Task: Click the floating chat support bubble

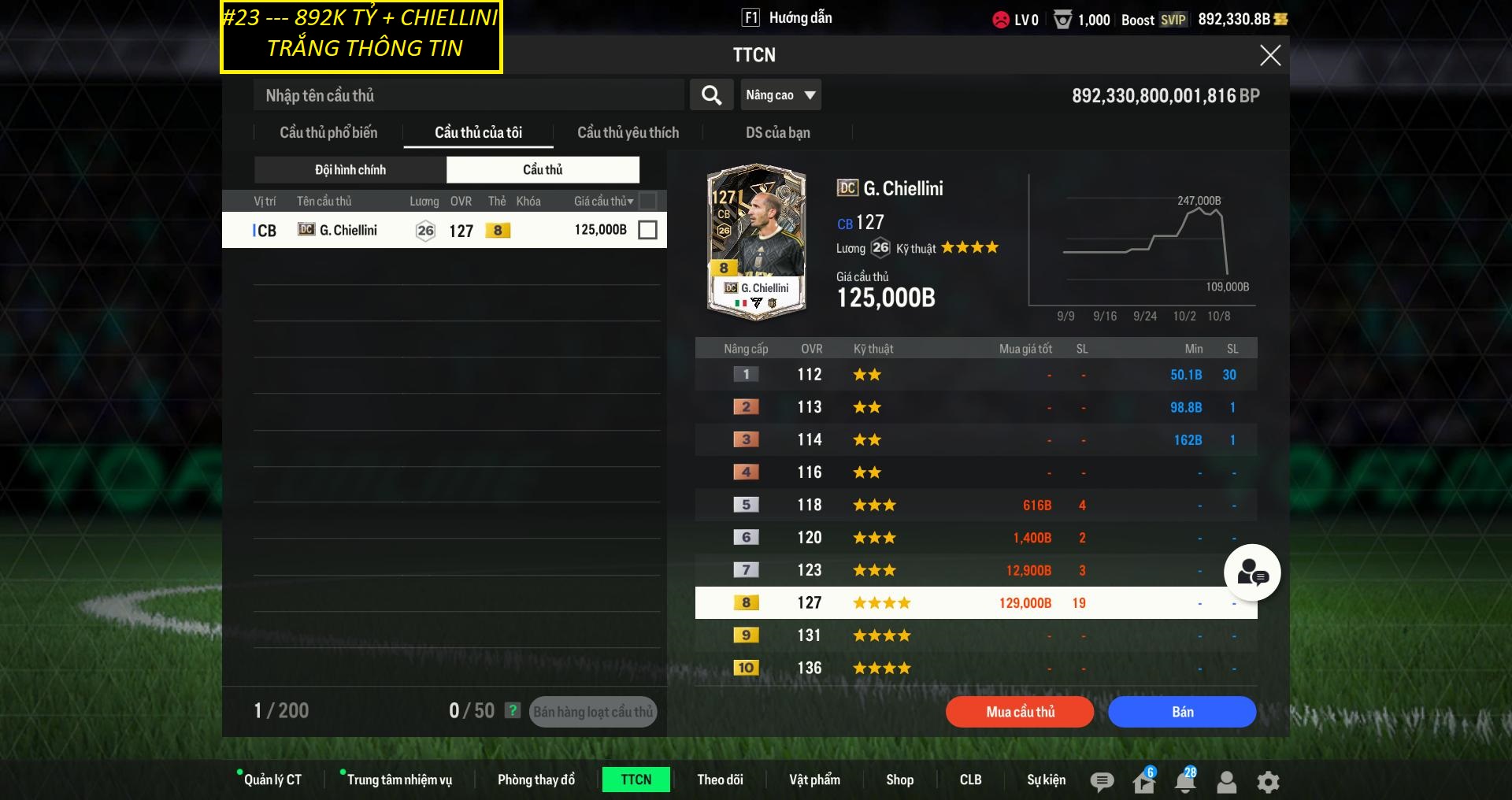Action: click(1252, 572)
